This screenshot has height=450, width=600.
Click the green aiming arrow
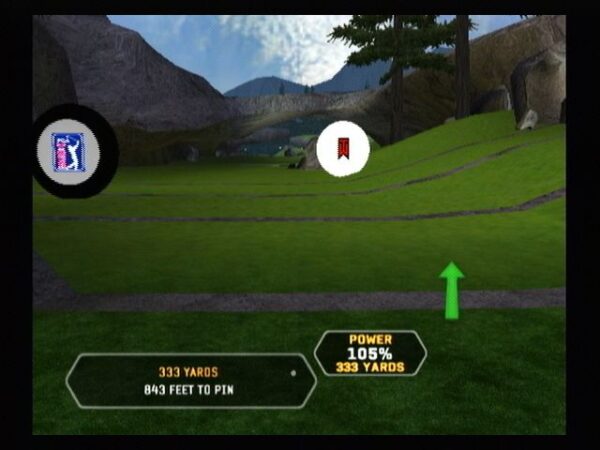(x=452, y=290)
